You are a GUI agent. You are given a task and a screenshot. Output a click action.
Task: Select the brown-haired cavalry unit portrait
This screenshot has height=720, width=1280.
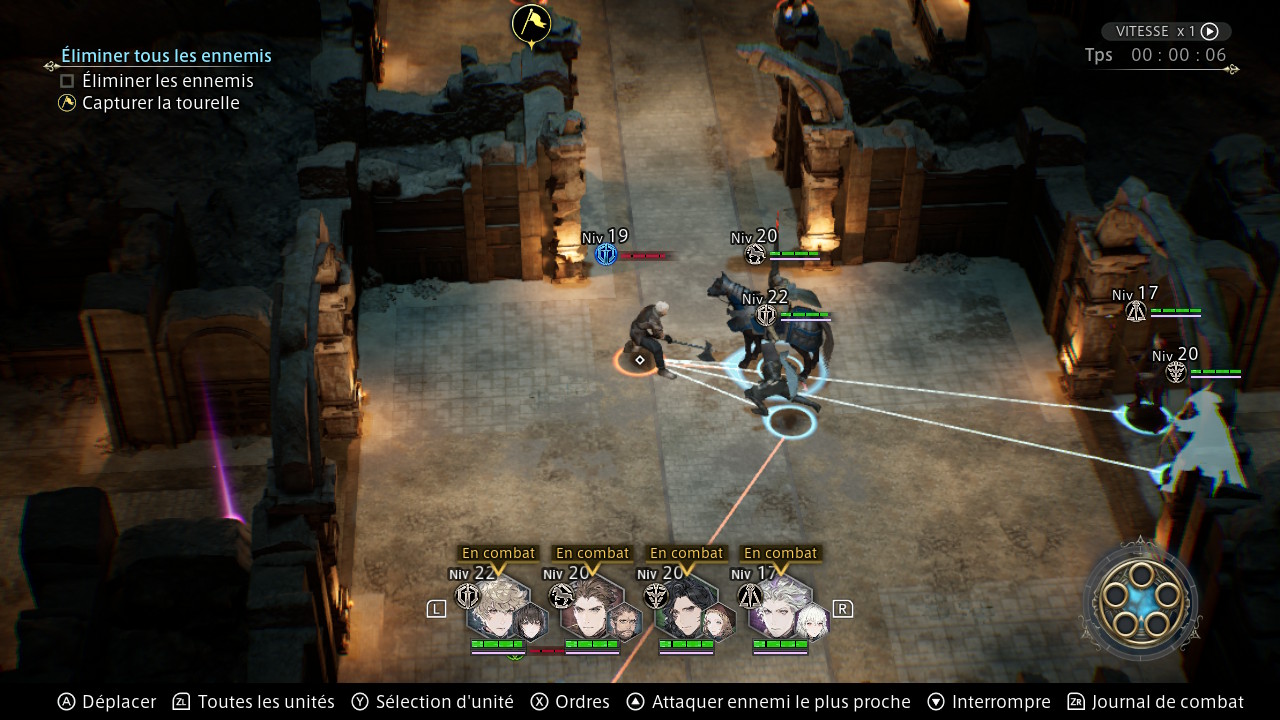[589, 606]
